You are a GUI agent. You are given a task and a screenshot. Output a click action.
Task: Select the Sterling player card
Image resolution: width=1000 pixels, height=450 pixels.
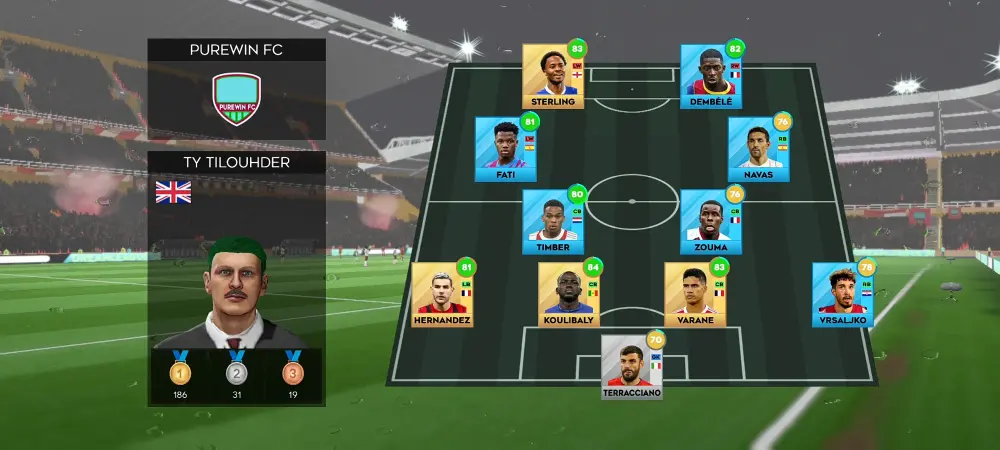553,76
